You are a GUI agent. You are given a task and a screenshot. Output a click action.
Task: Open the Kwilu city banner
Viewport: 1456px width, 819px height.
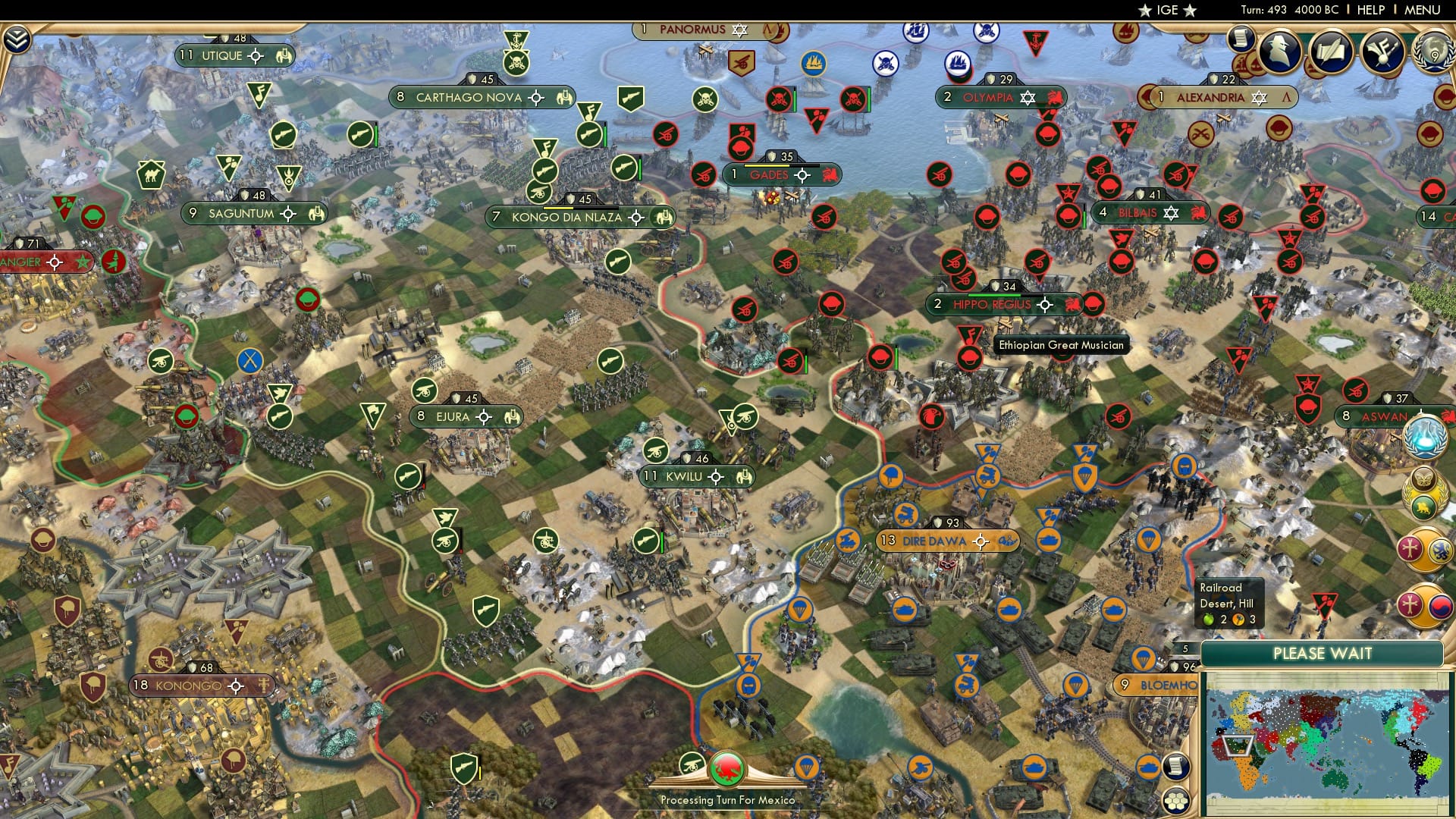pyautogui.click(x=683, y=476)
